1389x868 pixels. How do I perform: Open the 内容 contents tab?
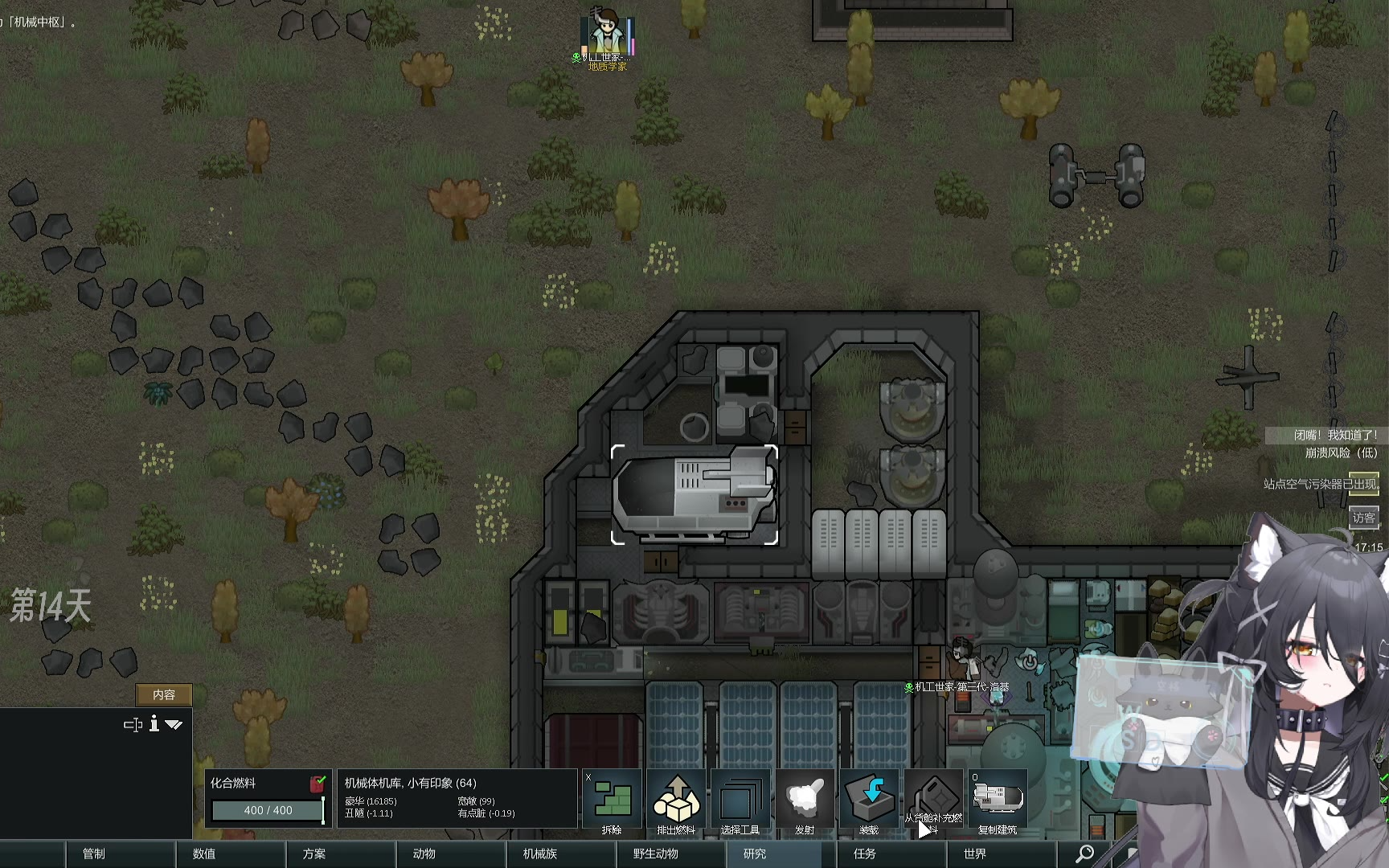(x=164, y=694)
